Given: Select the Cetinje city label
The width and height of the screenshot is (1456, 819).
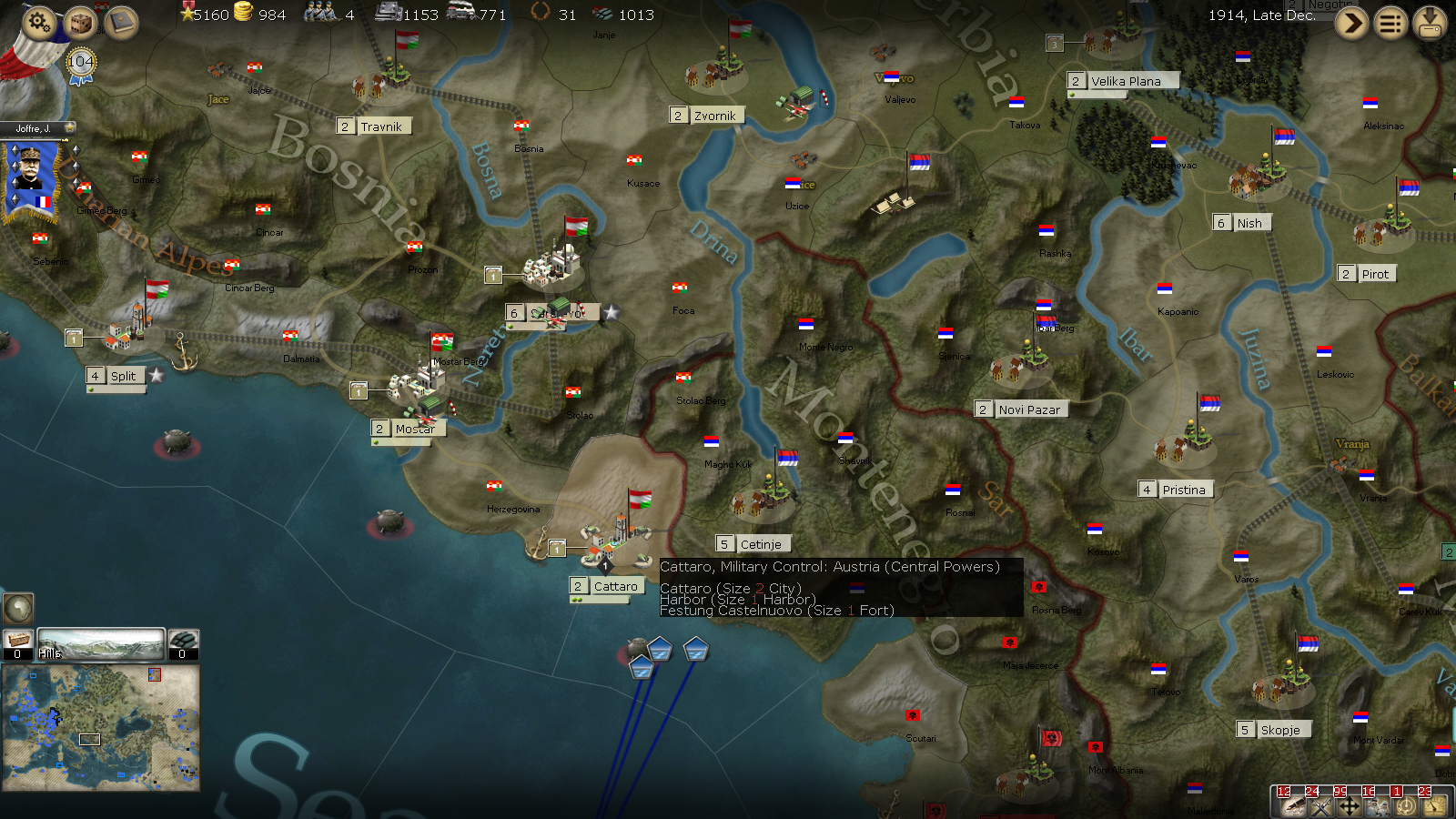Looking at the screenshot, I should [x=760, y=544].
